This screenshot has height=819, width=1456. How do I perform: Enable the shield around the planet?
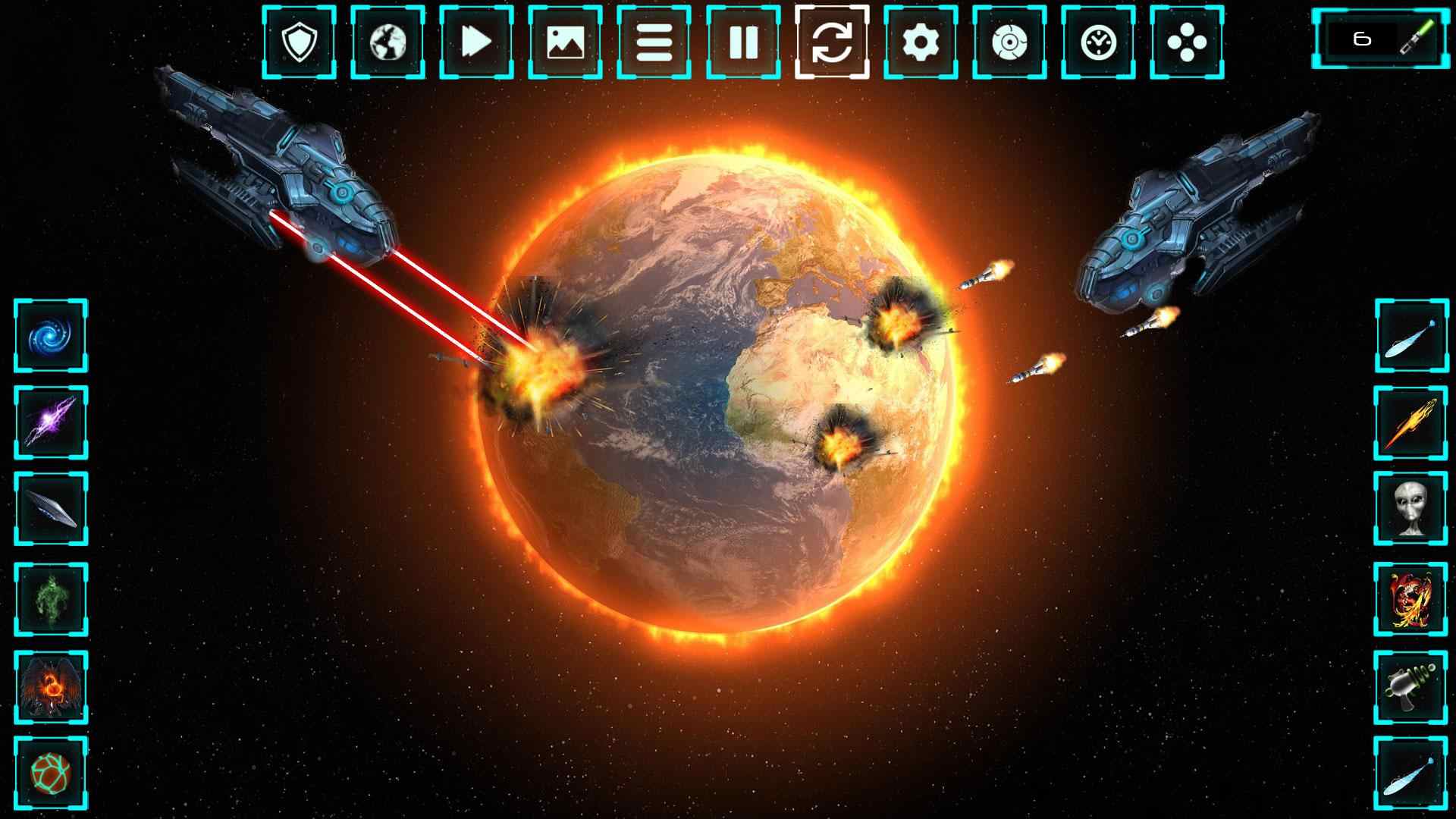(300, 43)
